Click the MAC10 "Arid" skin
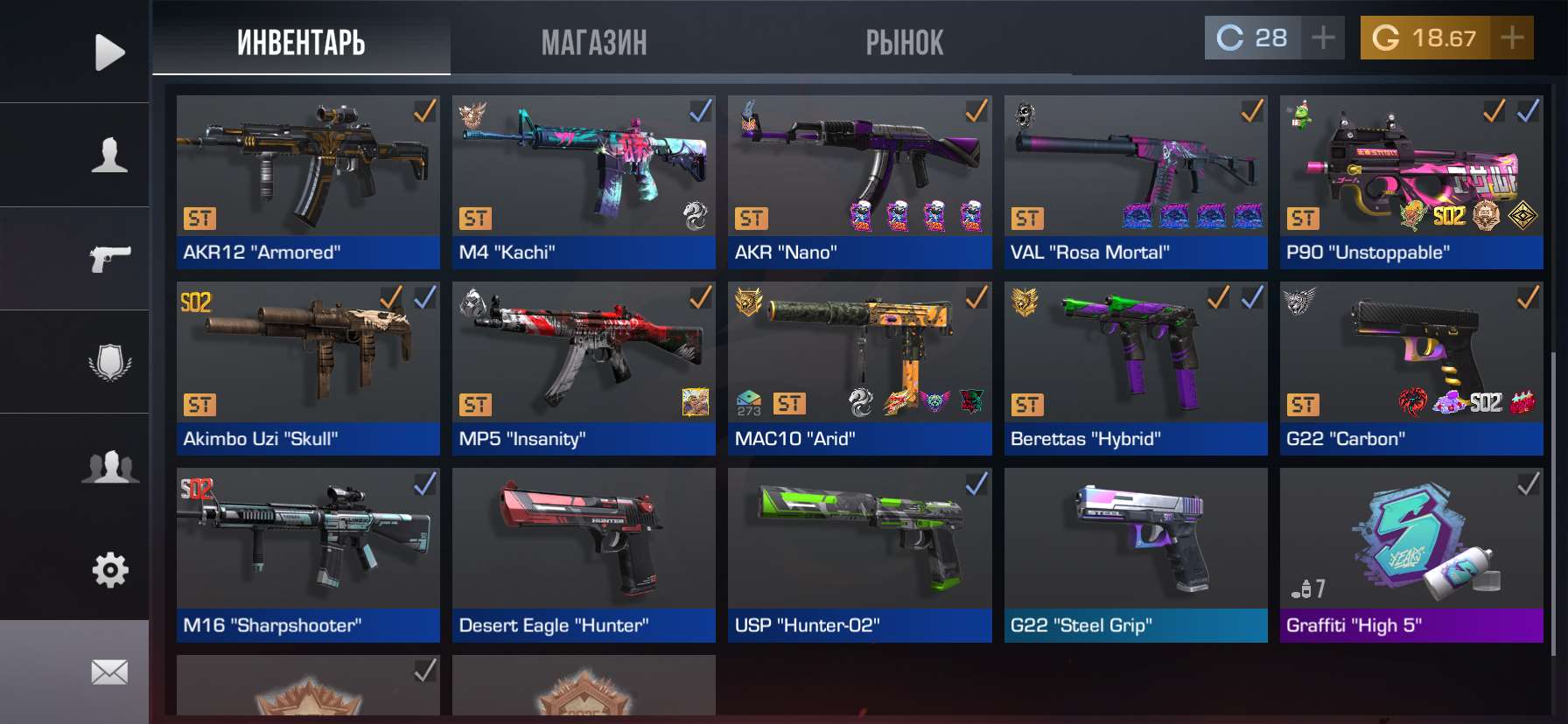1568x724 pixels. click(859, 368)
